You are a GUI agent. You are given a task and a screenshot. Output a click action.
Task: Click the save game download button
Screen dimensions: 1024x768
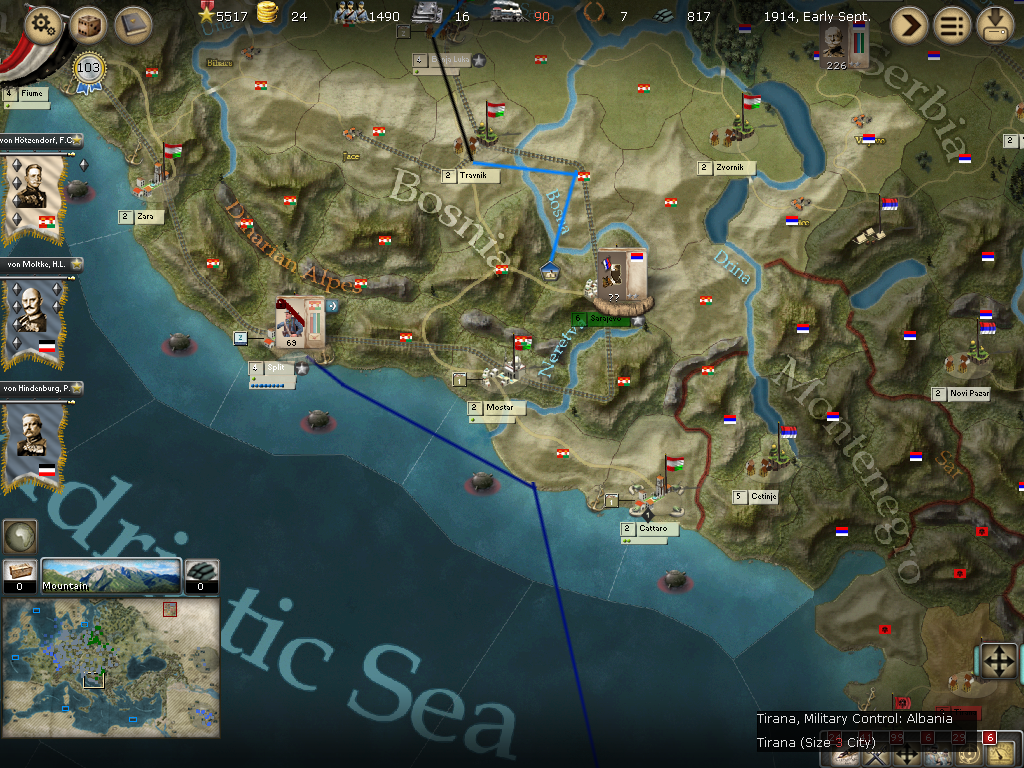click(996, 24)
